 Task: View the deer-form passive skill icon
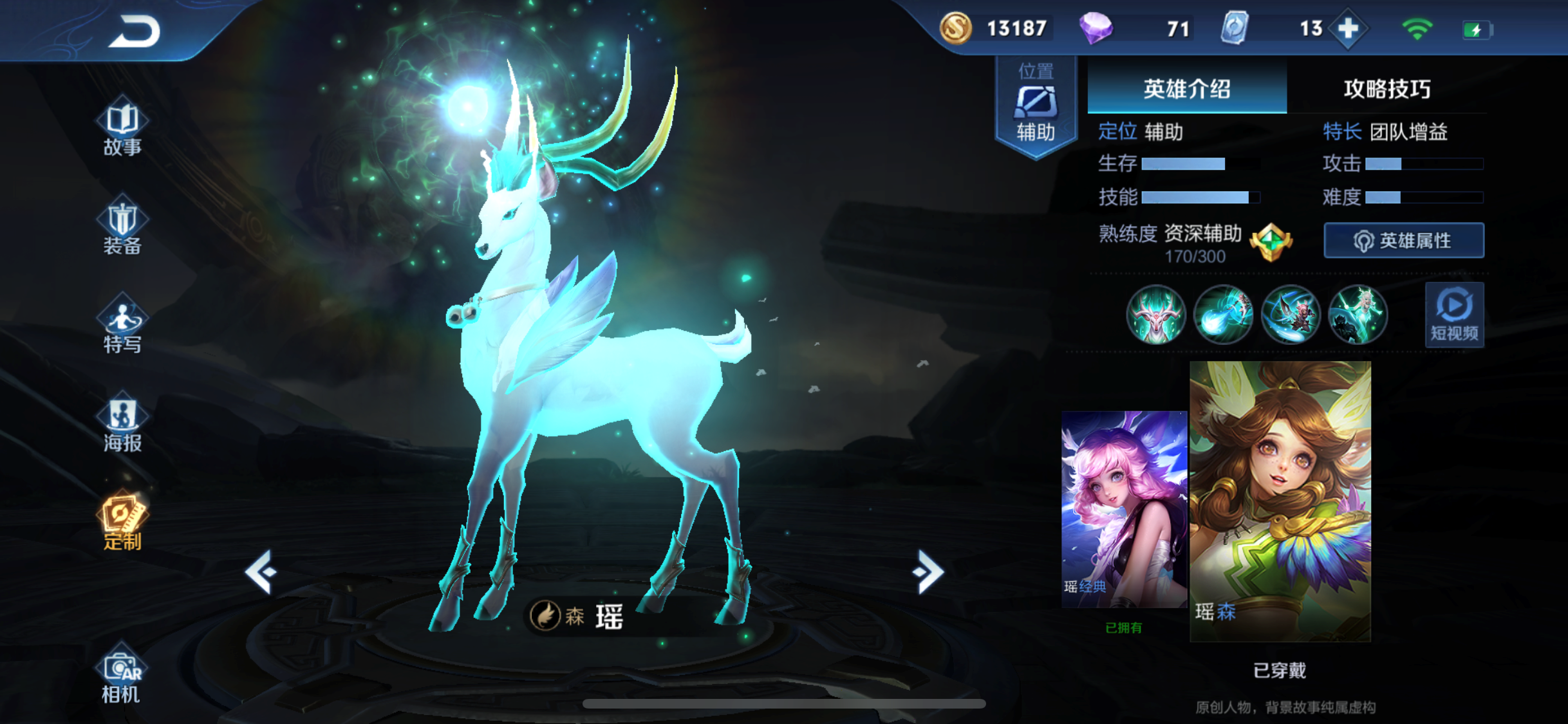[x=1155, y=315]
